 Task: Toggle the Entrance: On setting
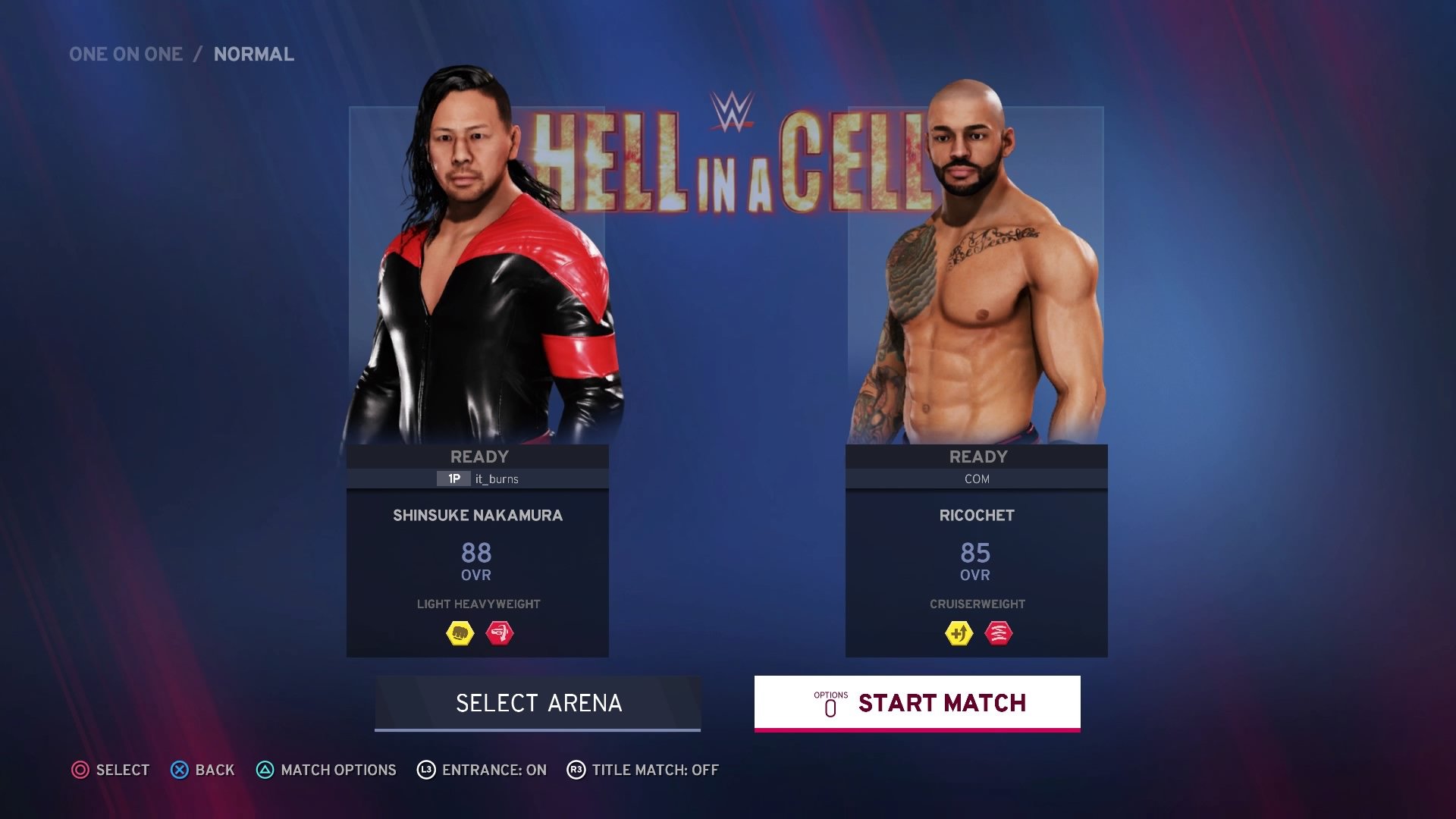(x=482, y=770)
